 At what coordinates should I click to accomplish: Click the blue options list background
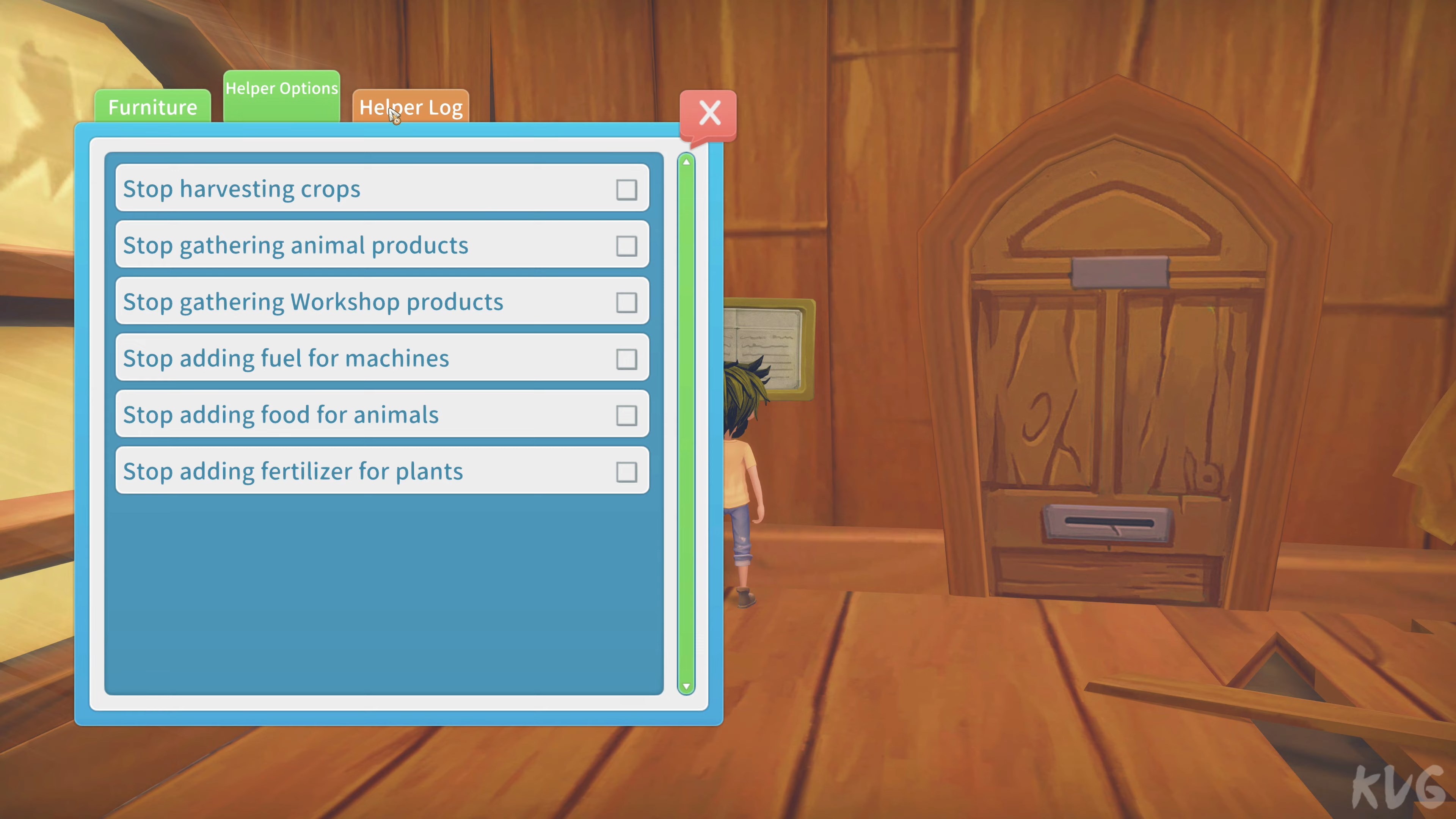379,593
